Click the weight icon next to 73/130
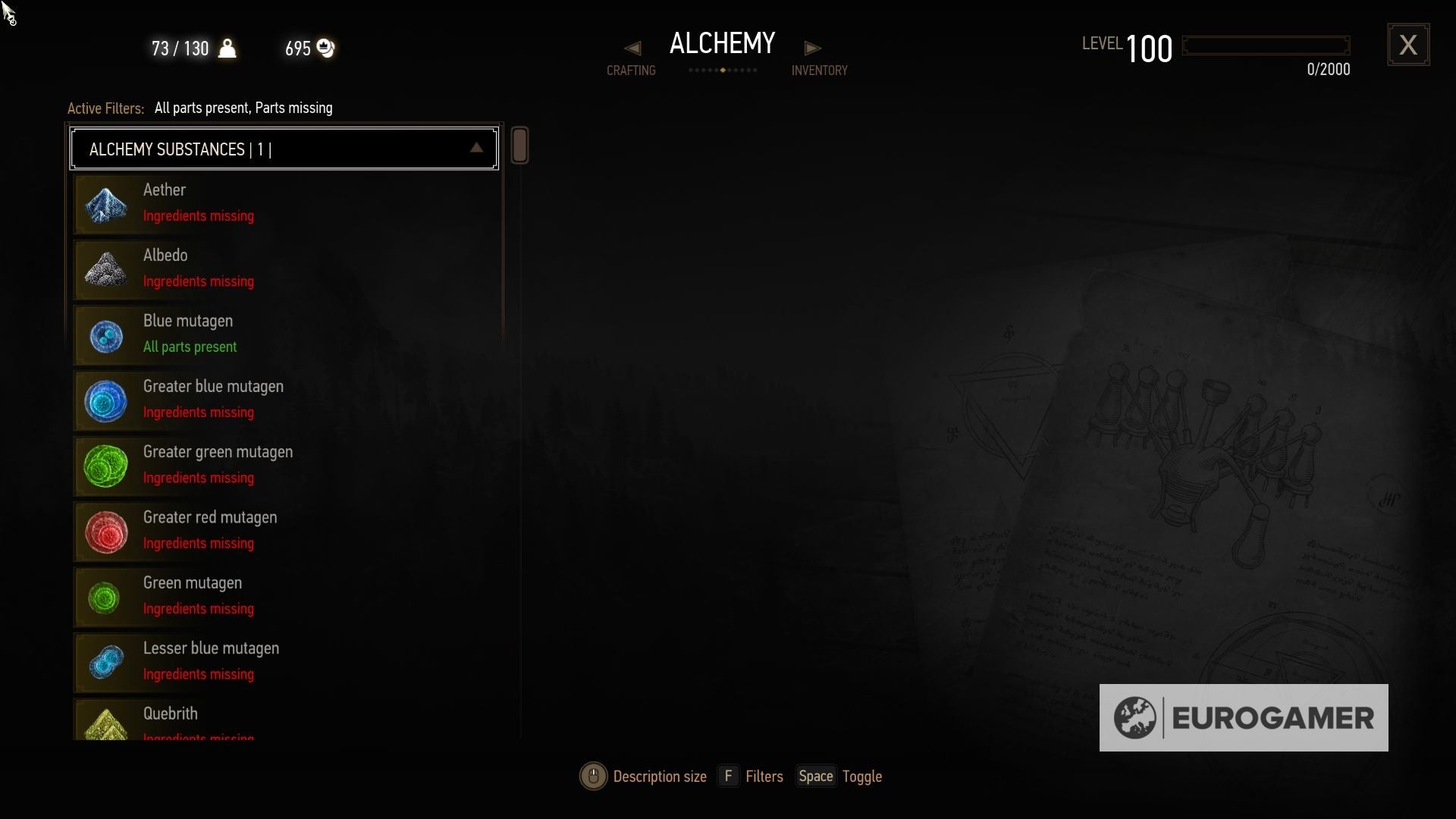1456x819 pixels. [x=227, y=48]
